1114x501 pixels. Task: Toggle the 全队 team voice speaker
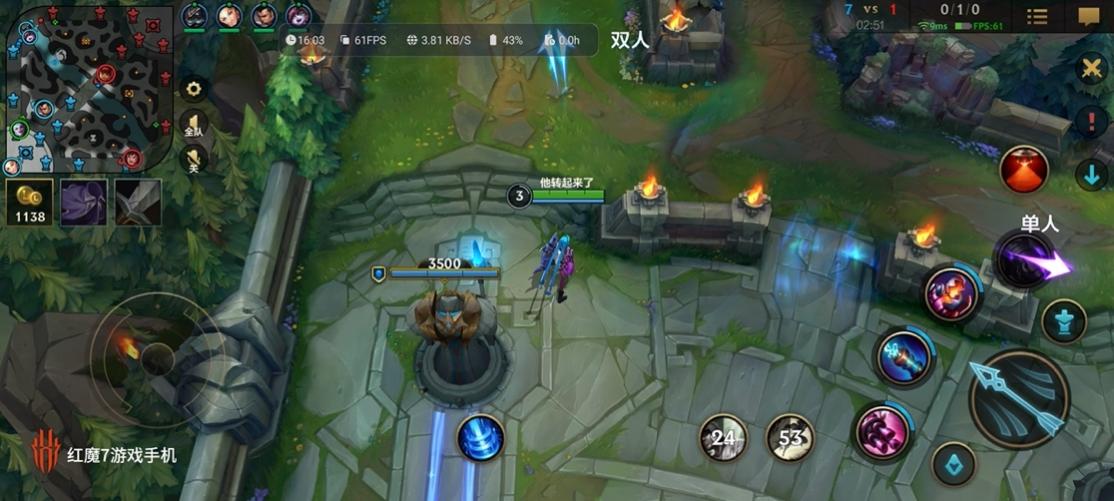(x=193, y=126)
